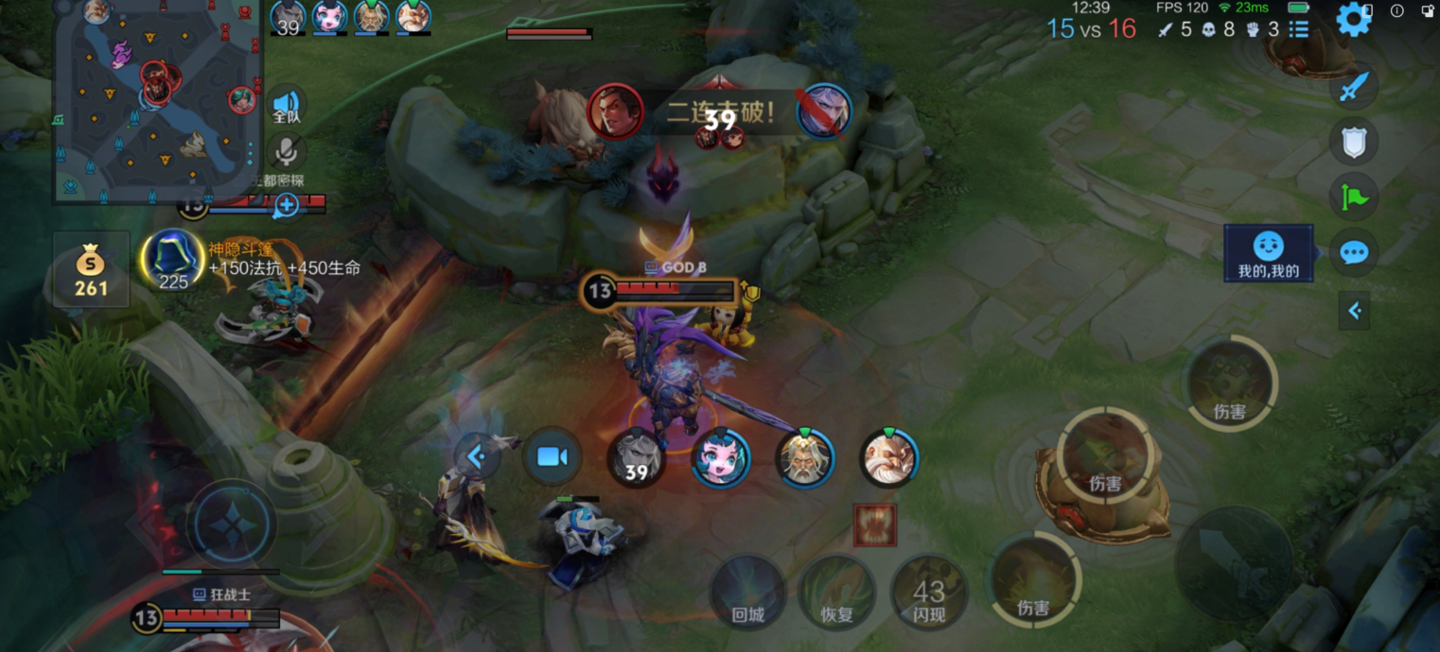The width and height of the screenshot is (1440, 652).
Task: Activate the 闪现 flash summoner spell
Action: click(x=929, y=593)
